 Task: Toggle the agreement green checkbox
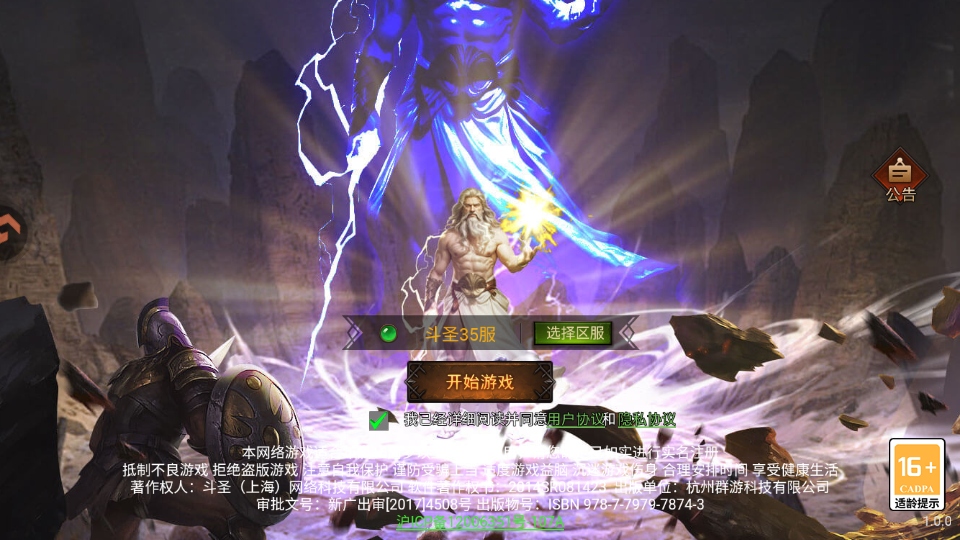tap(378, 420)
